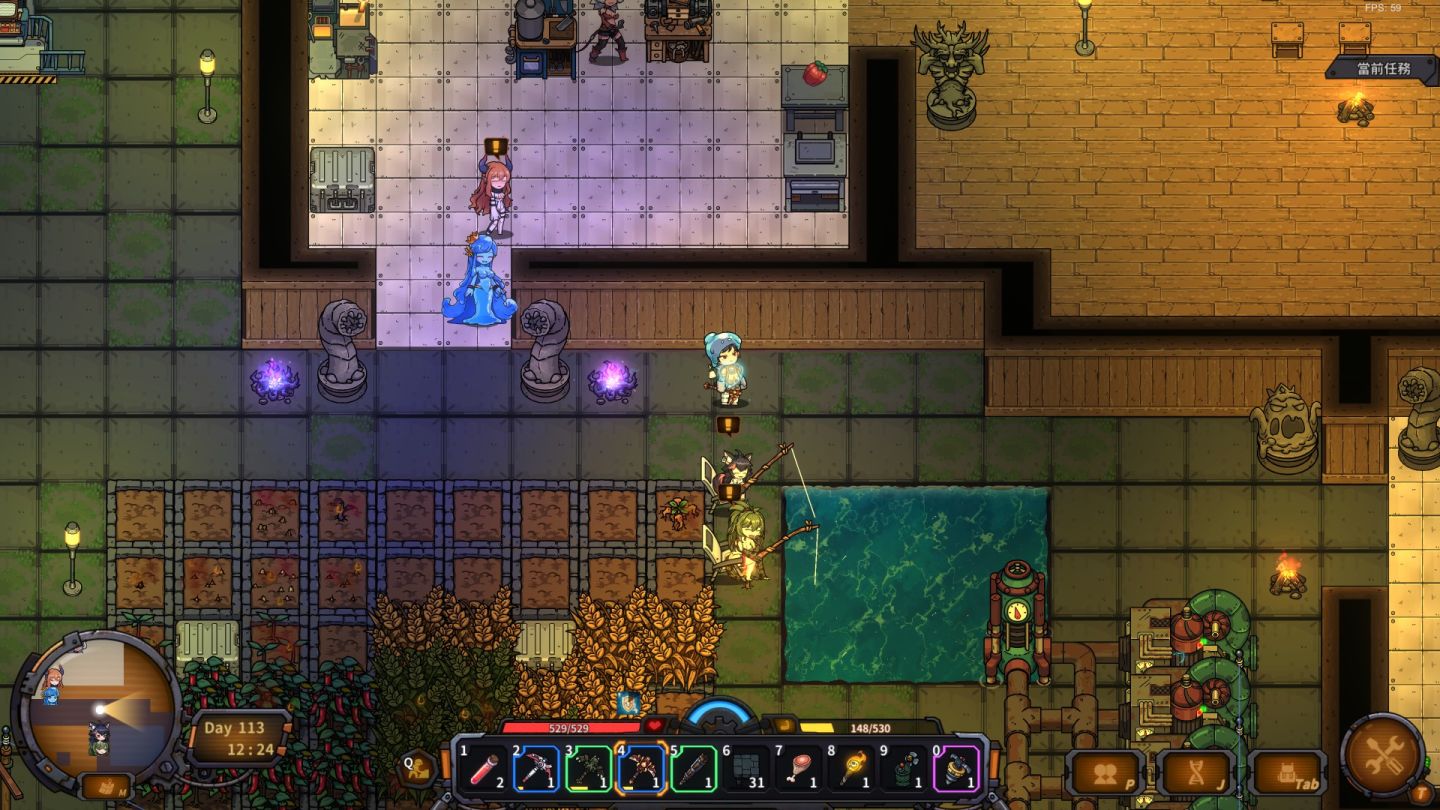Open the wrench-and-fork build menu

coord(1382,755)
